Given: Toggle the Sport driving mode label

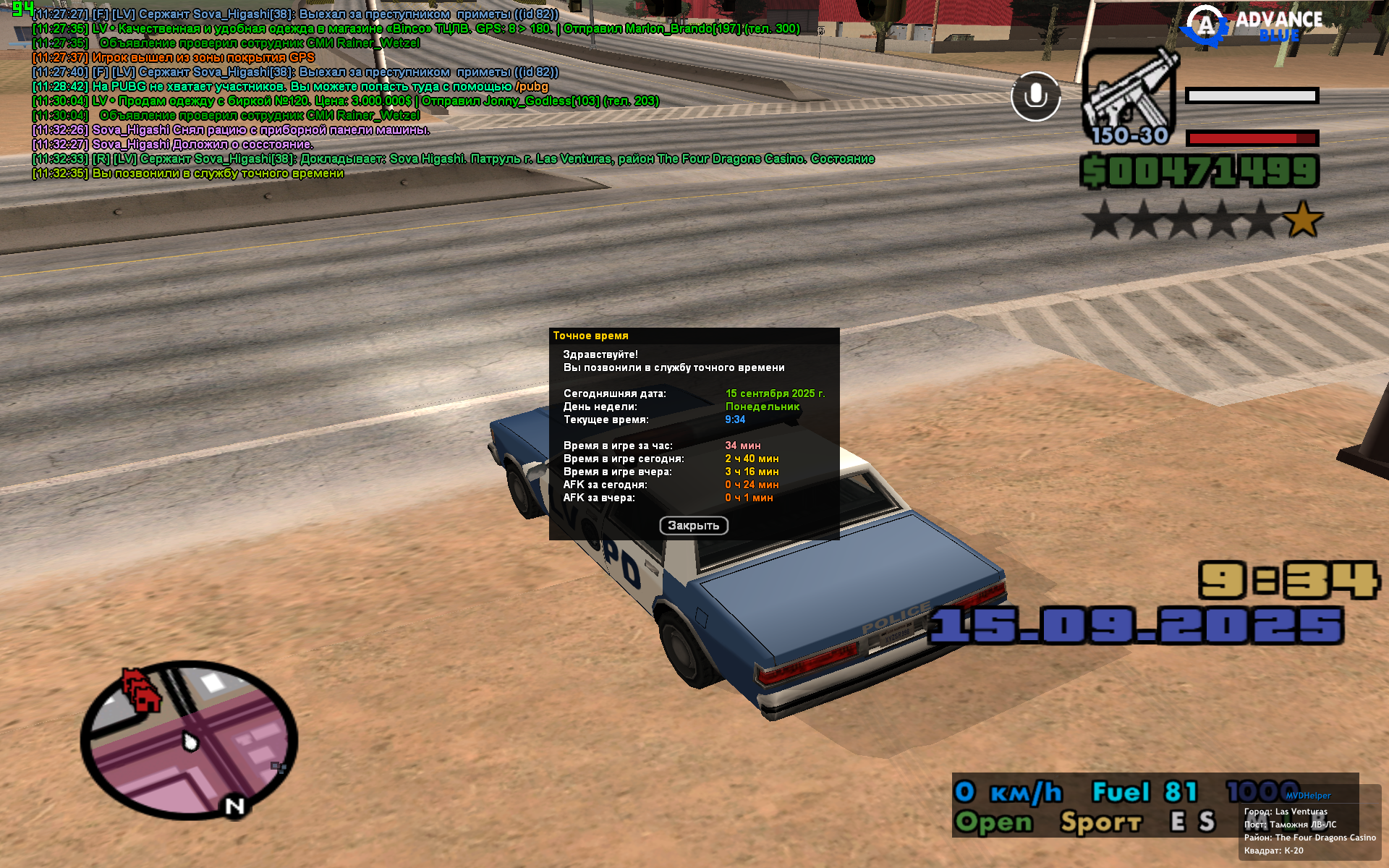Looking at the screenshot, I should coord(1100,822).
